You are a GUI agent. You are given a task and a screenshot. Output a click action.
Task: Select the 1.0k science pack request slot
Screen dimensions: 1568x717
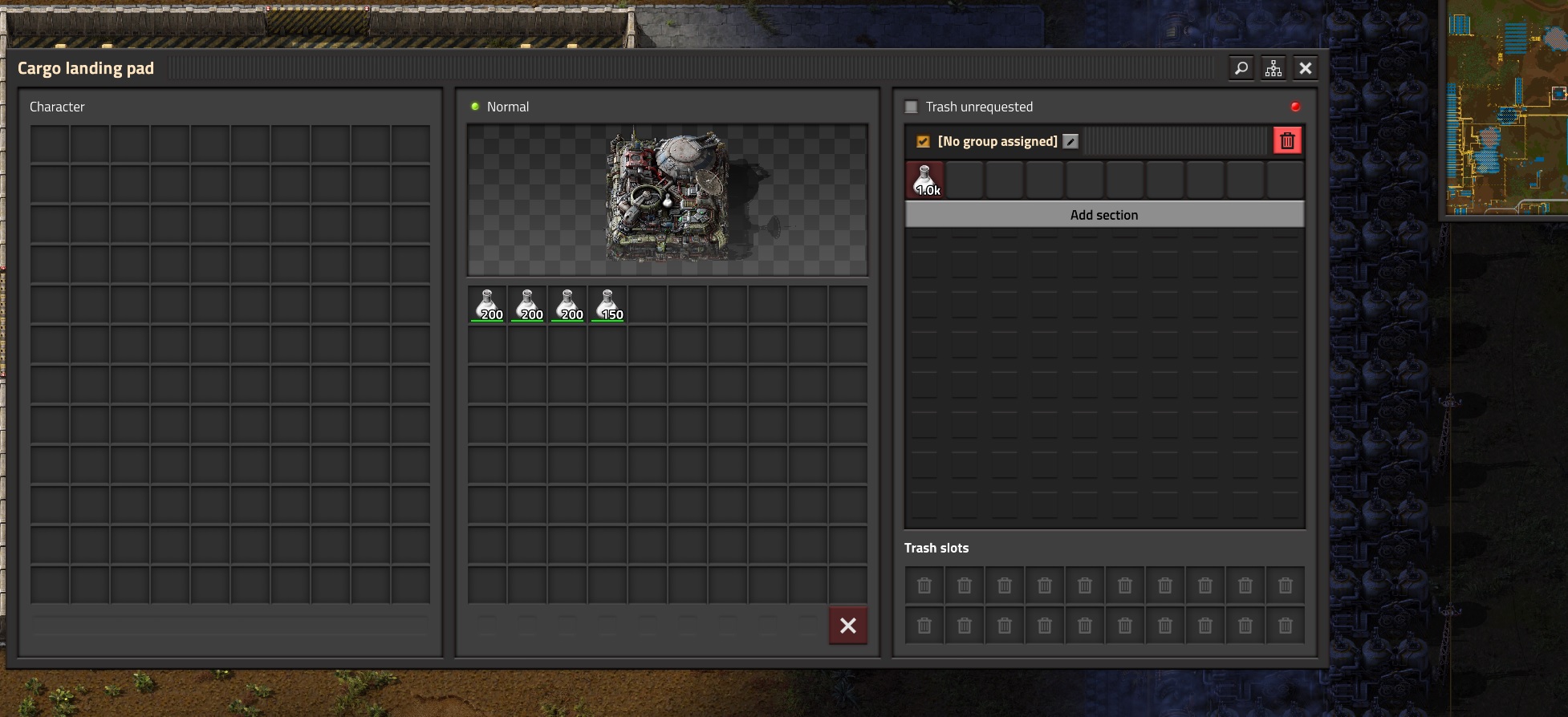coord(925,180)
